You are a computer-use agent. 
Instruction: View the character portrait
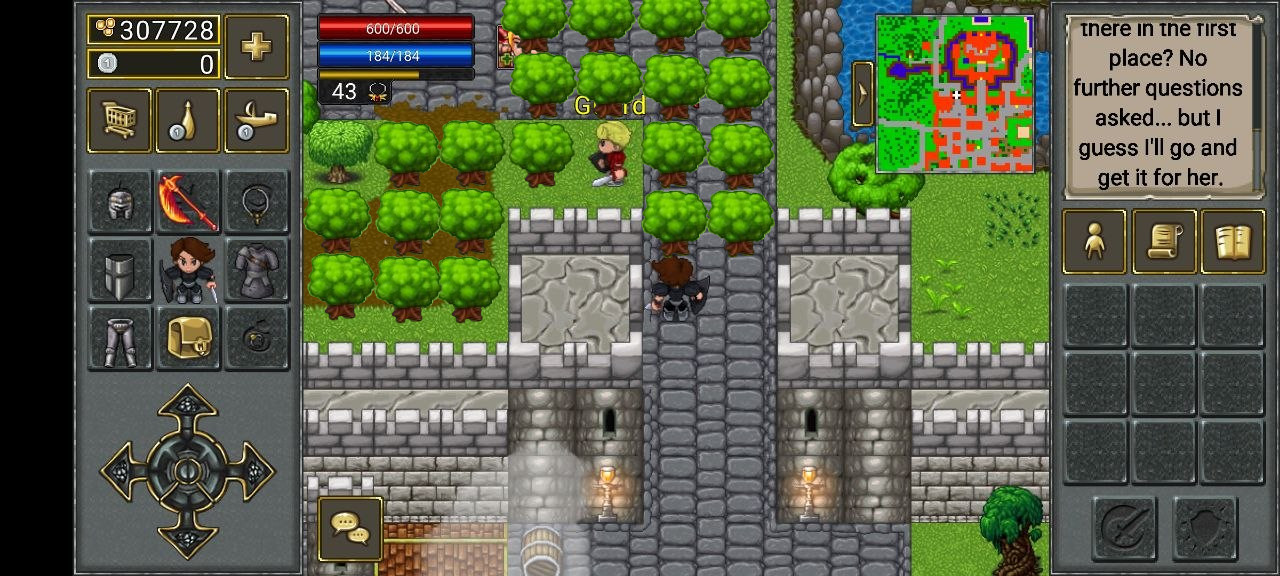188,270
